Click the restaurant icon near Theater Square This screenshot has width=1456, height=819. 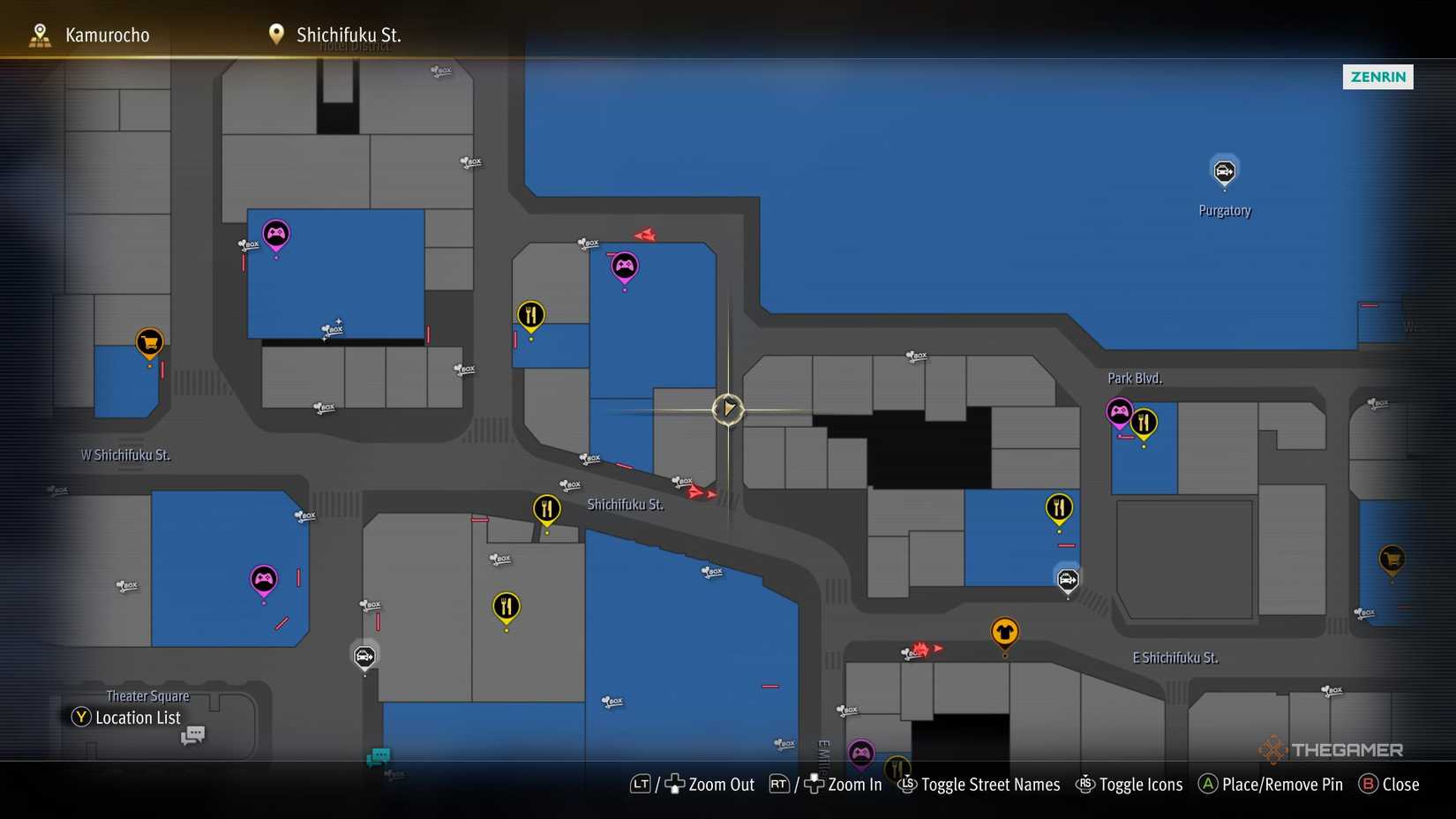[505, 606]
